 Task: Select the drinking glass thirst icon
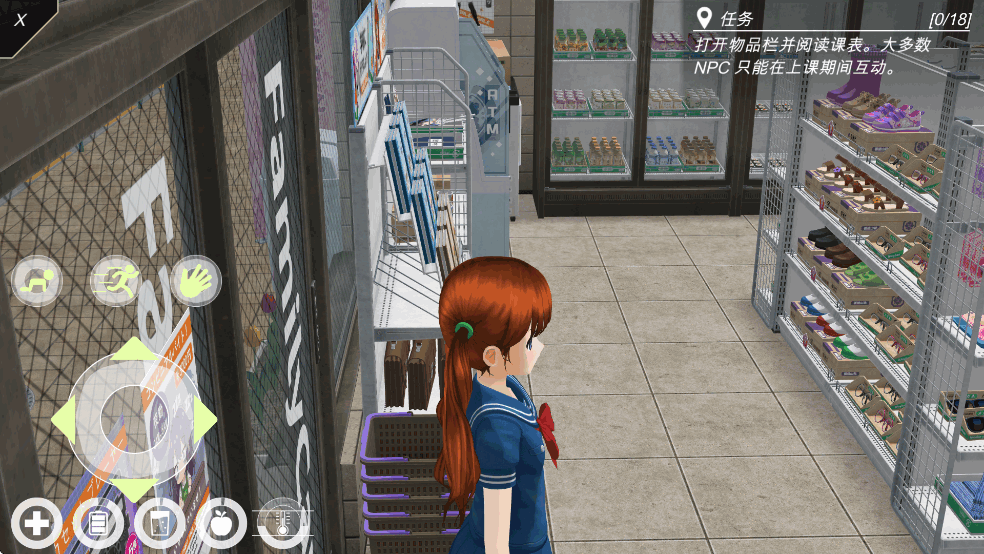coord(159,523)
